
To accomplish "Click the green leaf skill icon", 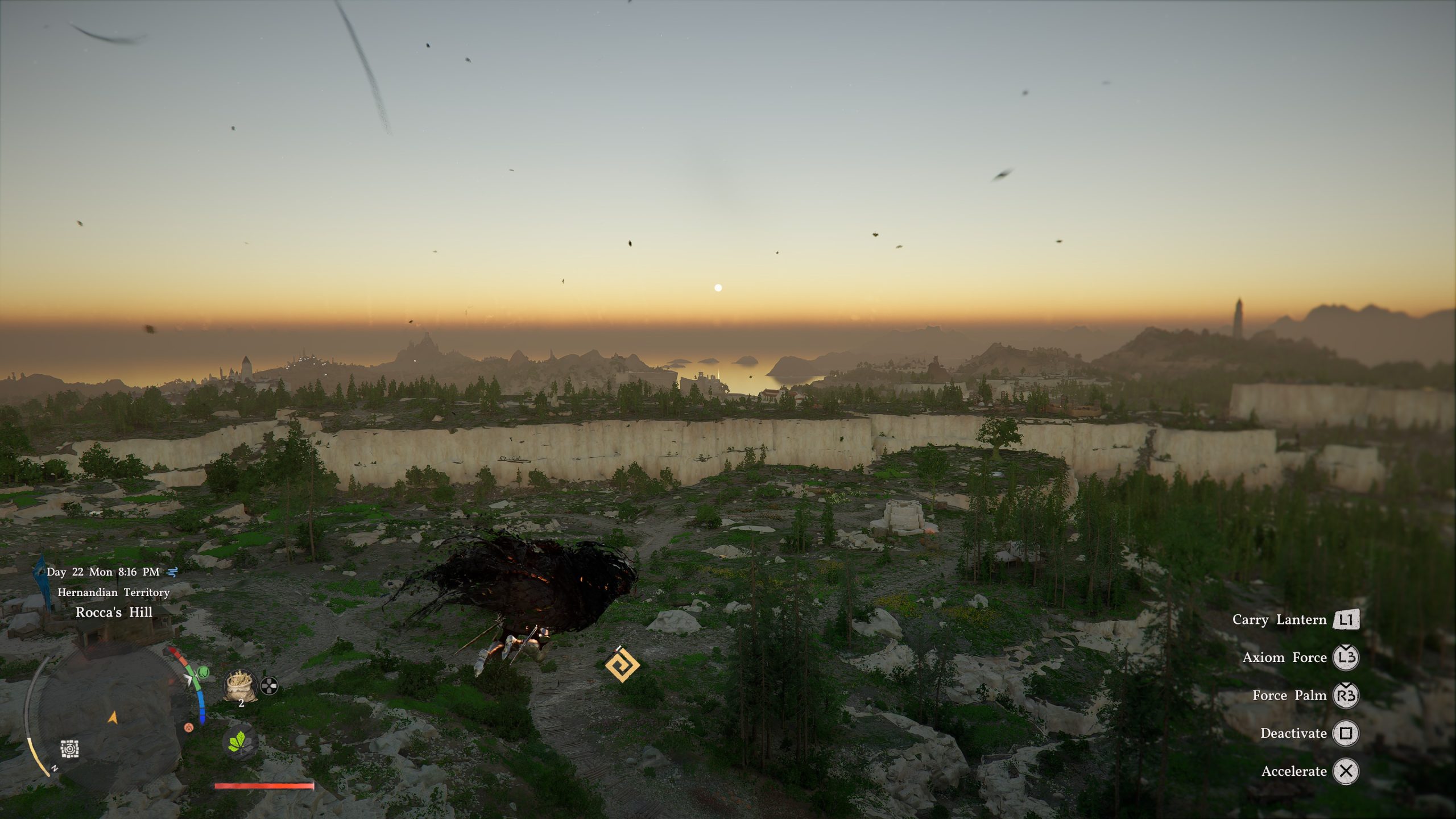I will click(x=240, y=742).
